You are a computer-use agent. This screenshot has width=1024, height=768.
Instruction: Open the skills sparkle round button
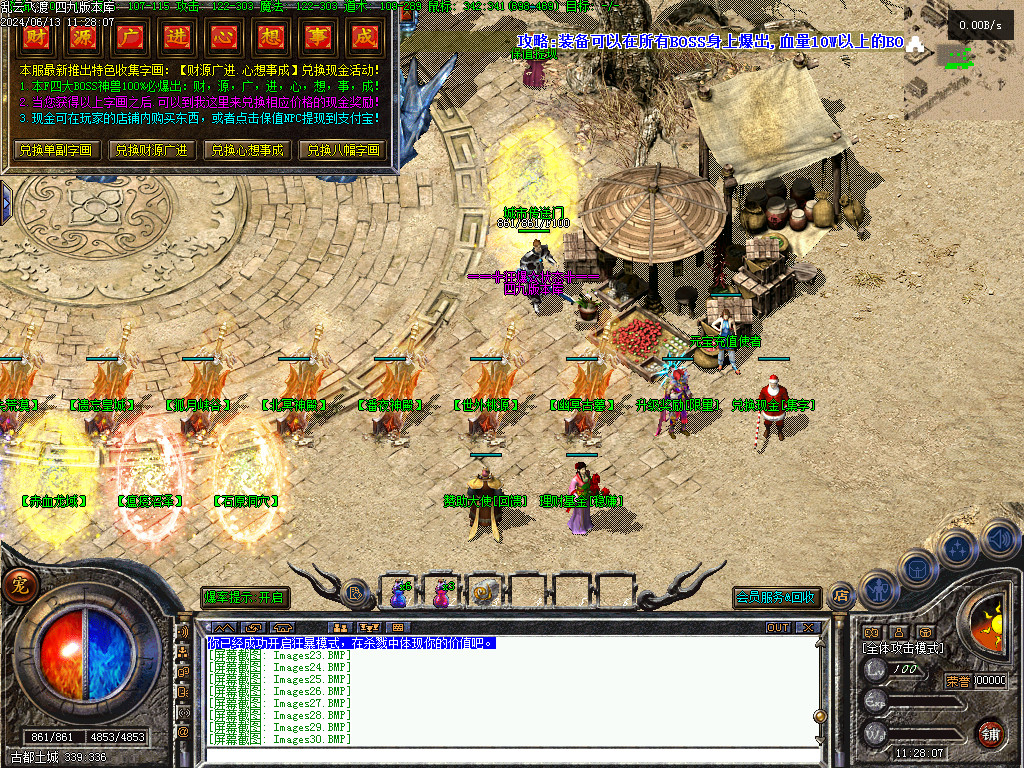coord(957,548)
